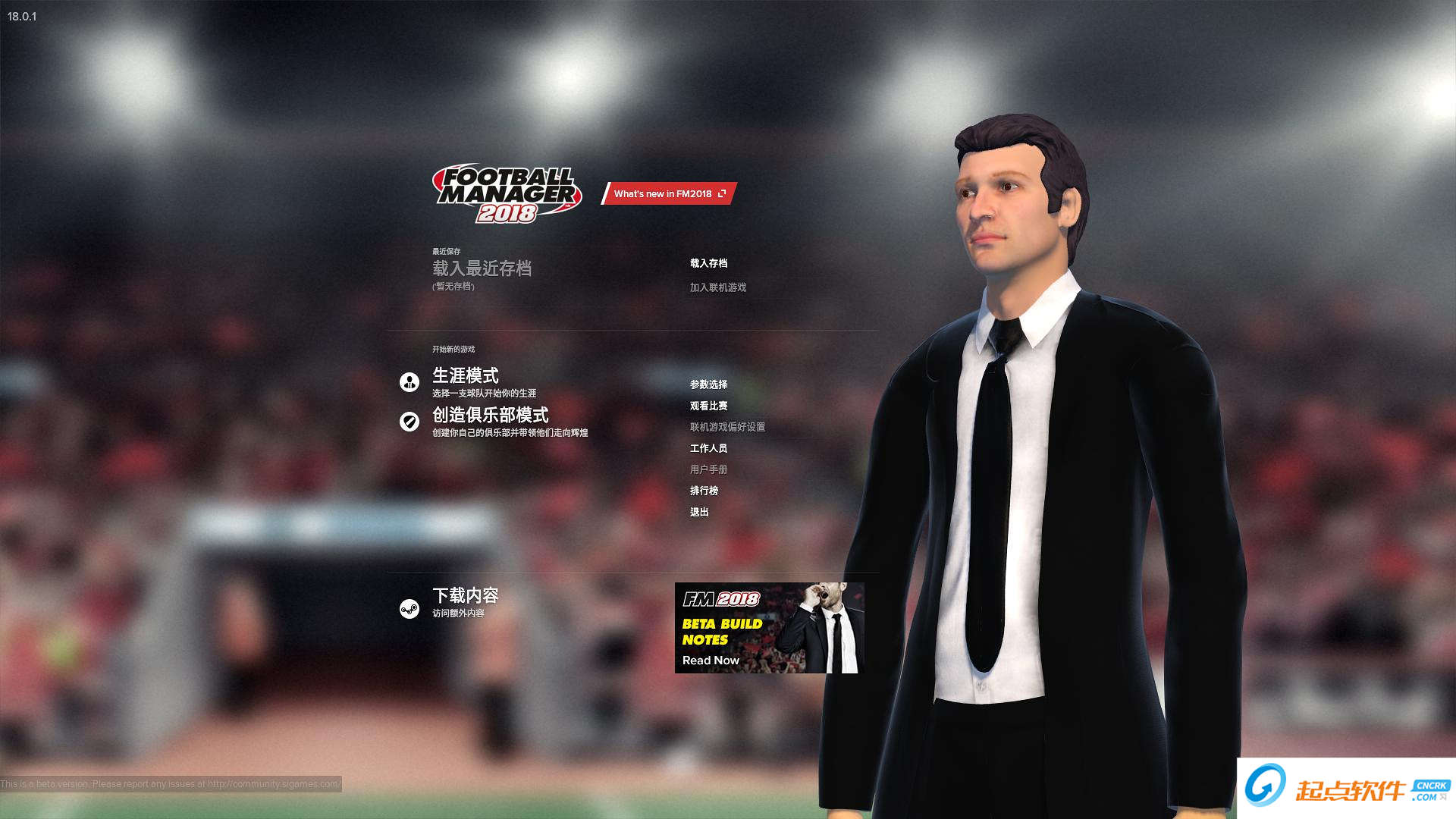Click the Steam icon beside Downloads
Viewport: 1456px width, 819px height.
coord(409,609)
